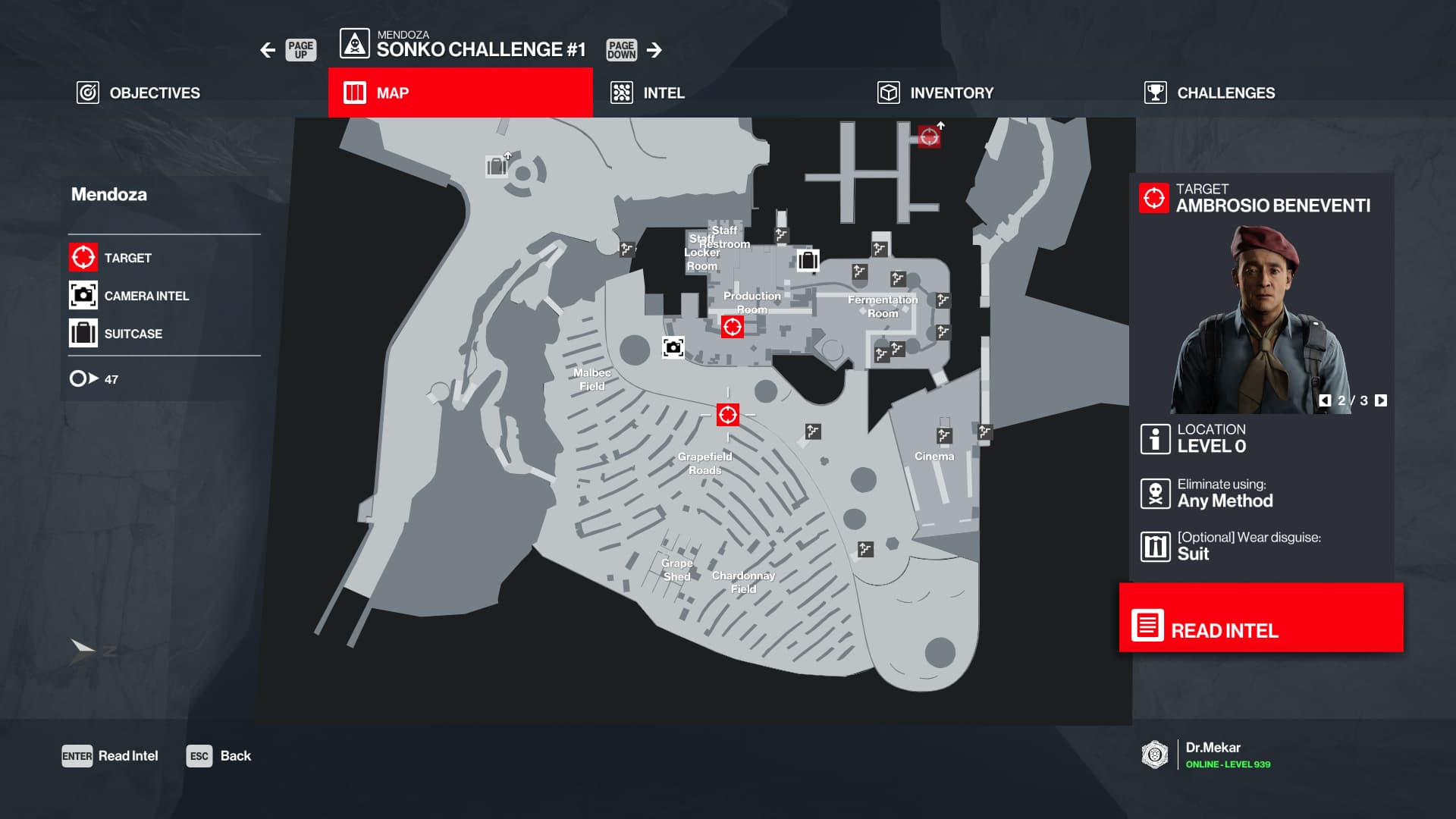Screen dimensions: 1456x819
Task: Select the Map tab
Action: click(460, 93)
